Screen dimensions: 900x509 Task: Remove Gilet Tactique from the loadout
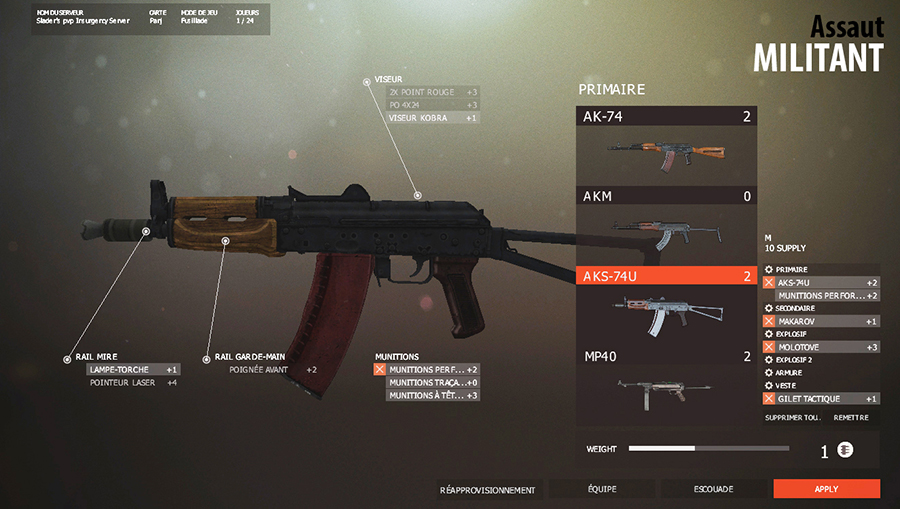[x=770, y=399]
